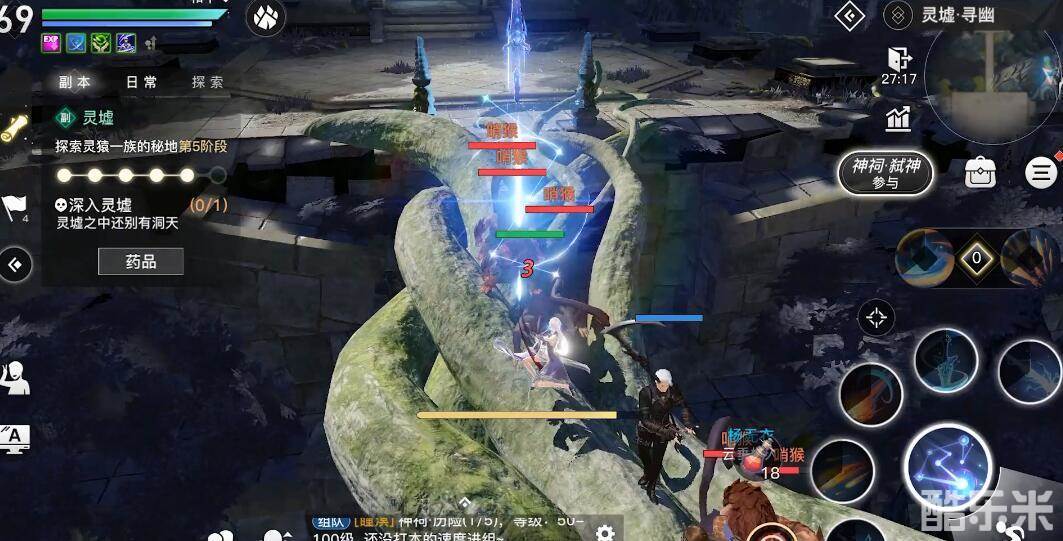Screen dimensions: 1063x541
Task: Open the paw print pet icon
Action: 265,17
